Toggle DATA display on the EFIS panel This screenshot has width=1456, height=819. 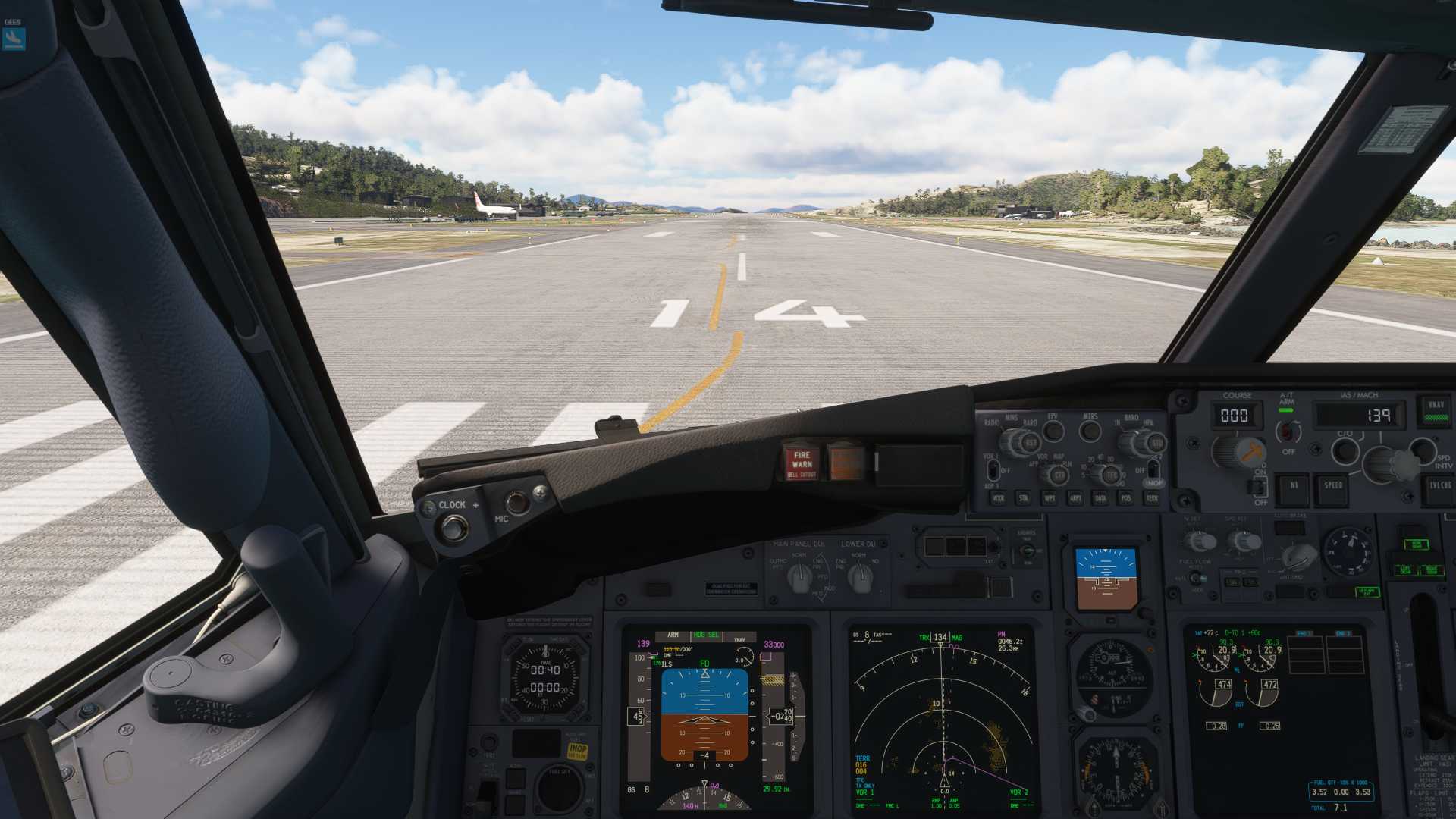(x=1100, y=498)
